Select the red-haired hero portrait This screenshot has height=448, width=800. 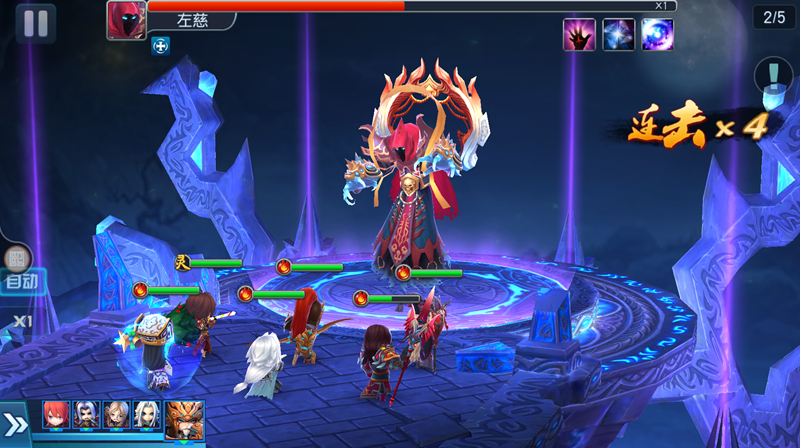pos(56,415)
